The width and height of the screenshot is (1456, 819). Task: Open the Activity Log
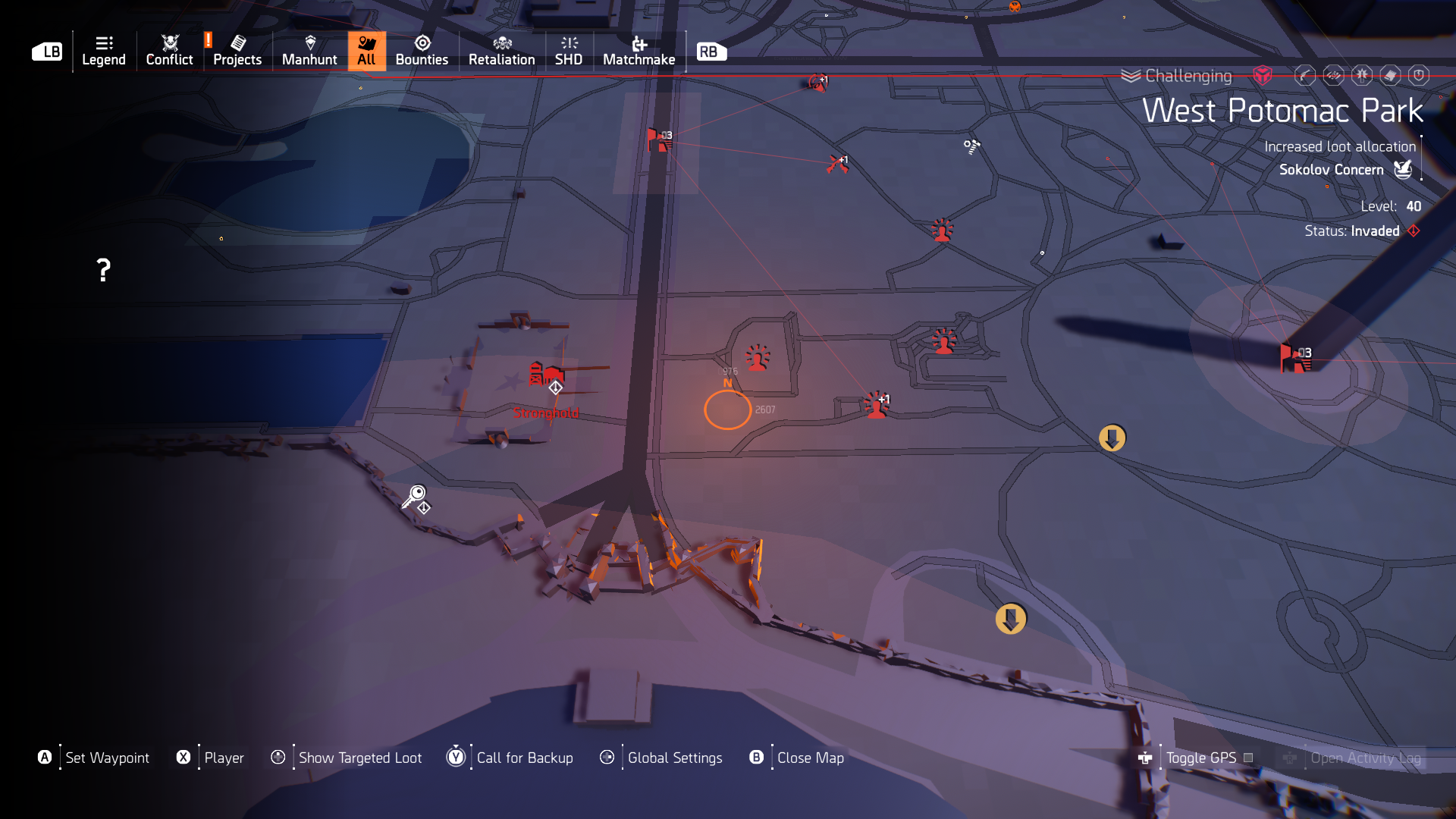(1365, 758)
